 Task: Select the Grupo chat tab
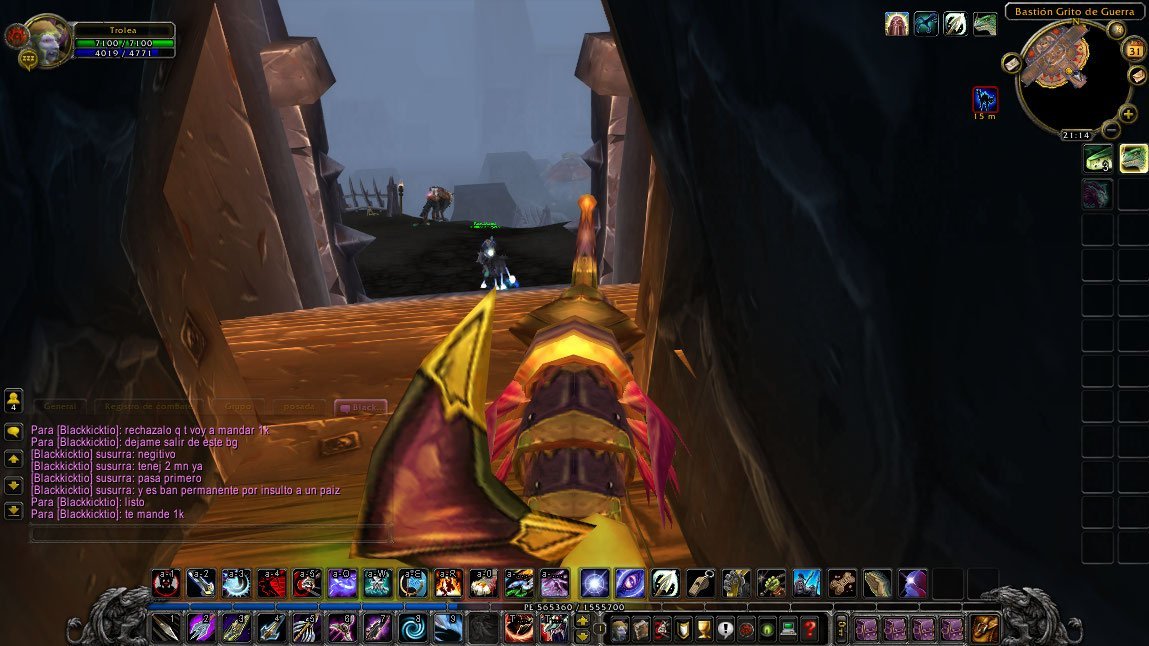coord(238,407)
